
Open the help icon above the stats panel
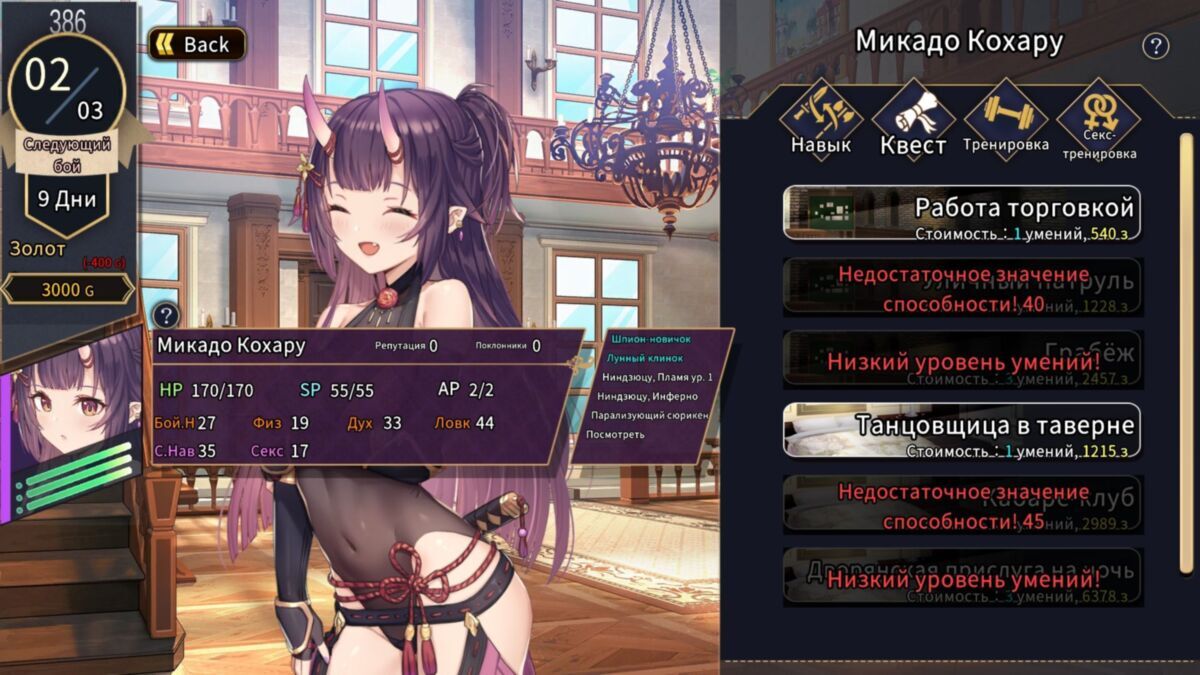(167, 314)
